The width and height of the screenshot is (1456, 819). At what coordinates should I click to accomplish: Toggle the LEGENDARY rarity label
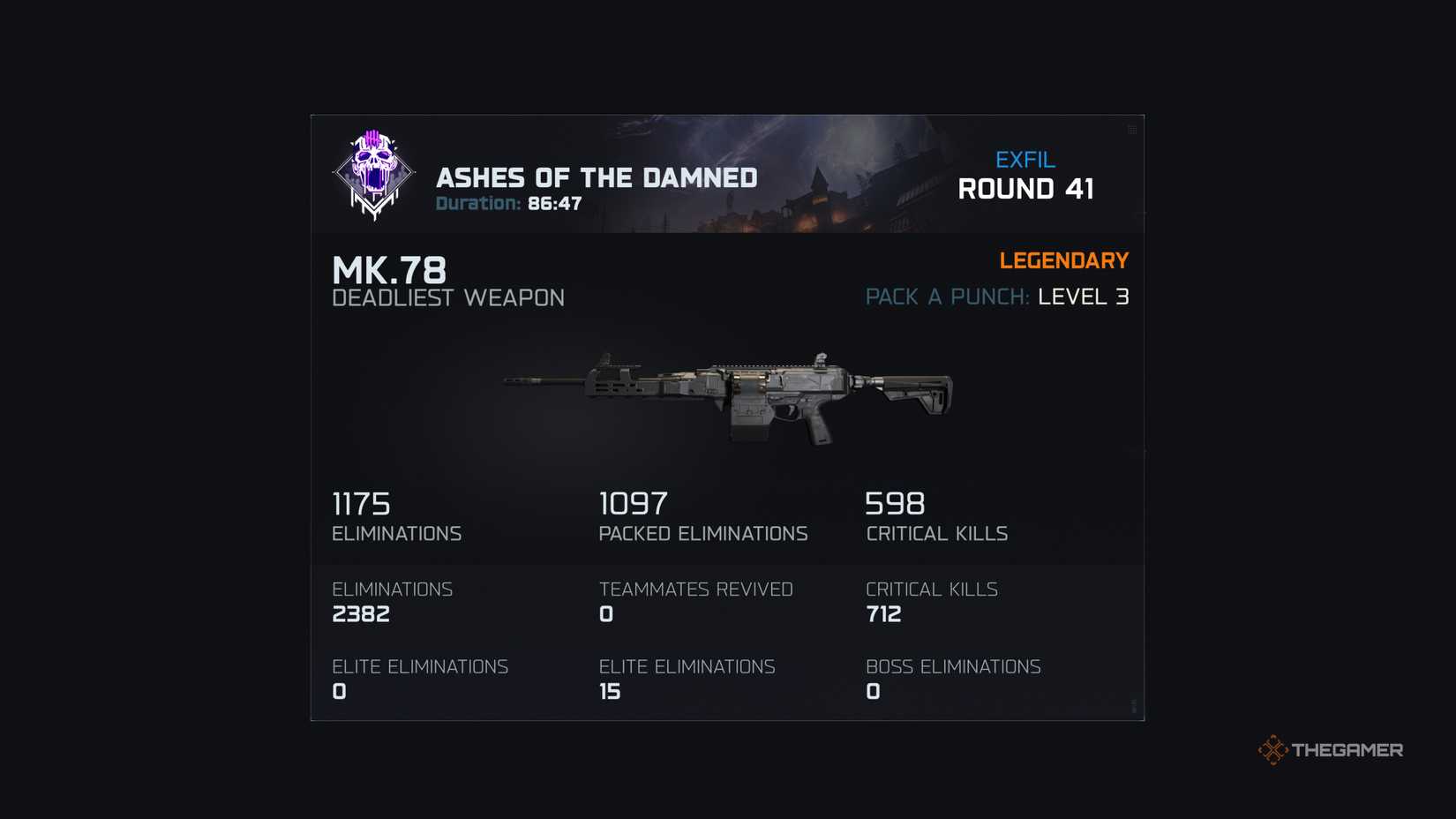1064,260
